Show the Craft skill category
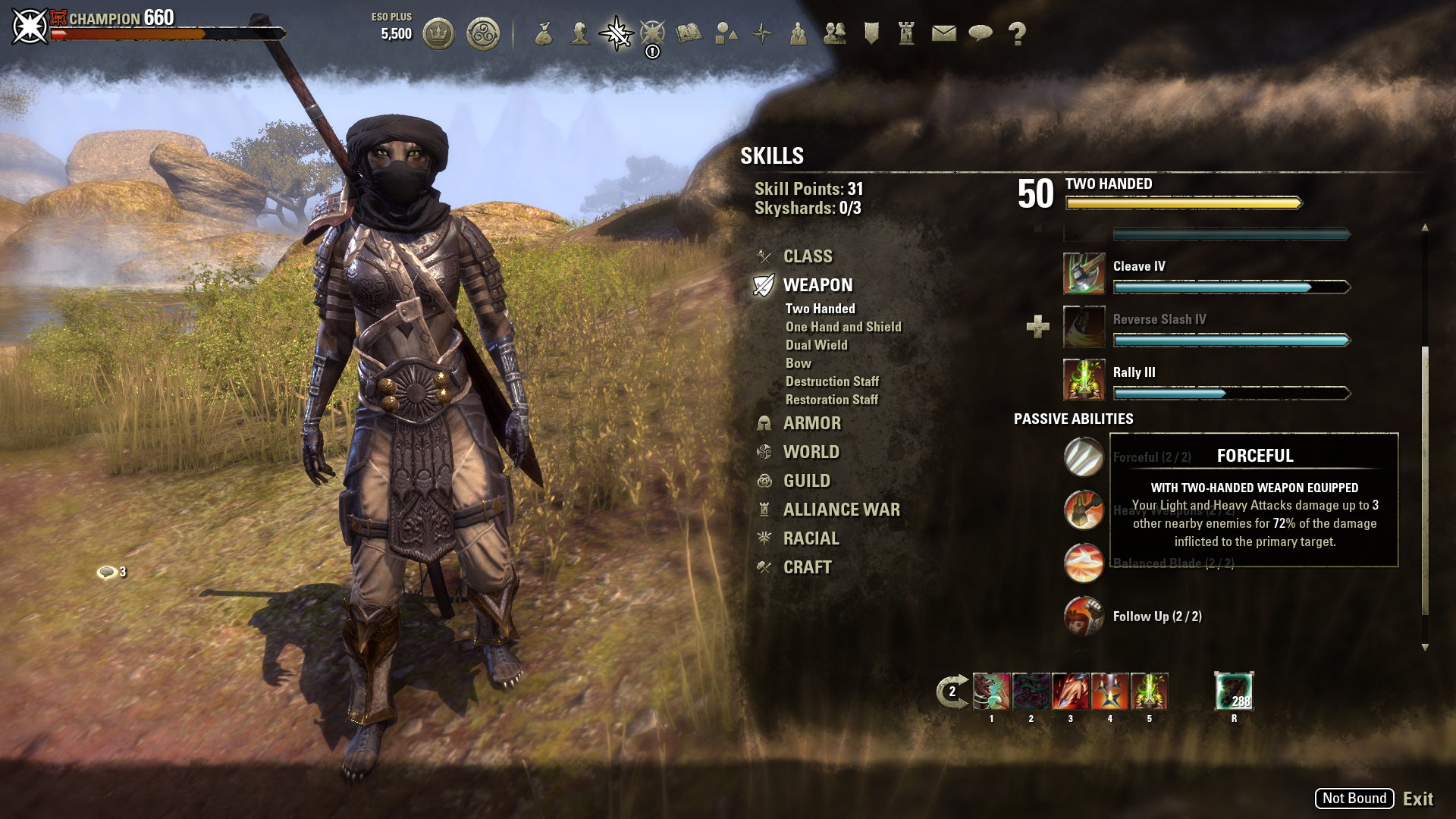The height and width of the screenshot is (819, 1456). [807, 567]
